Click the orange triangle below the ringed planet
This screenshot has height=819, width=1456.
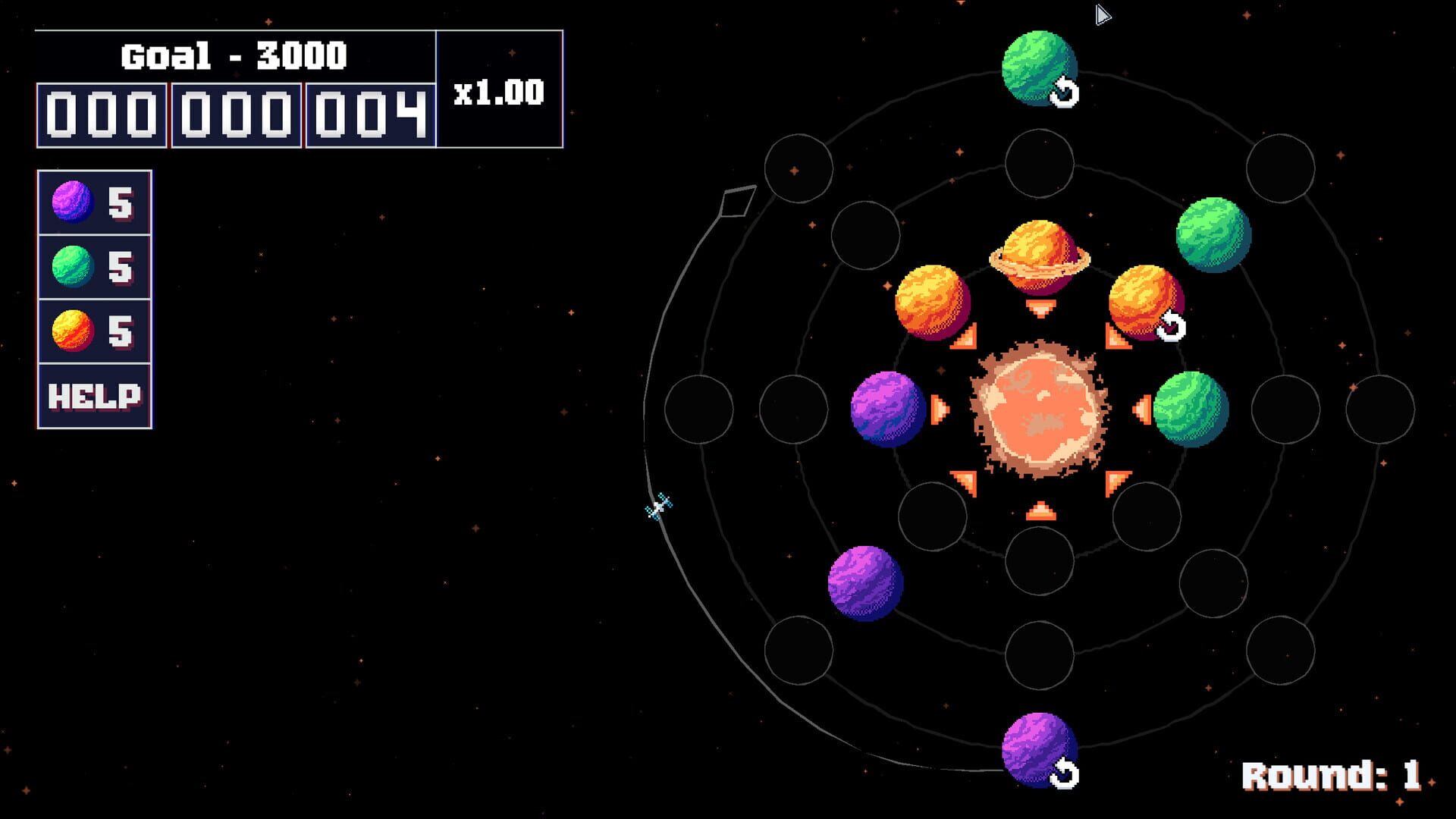(1040, 308)
